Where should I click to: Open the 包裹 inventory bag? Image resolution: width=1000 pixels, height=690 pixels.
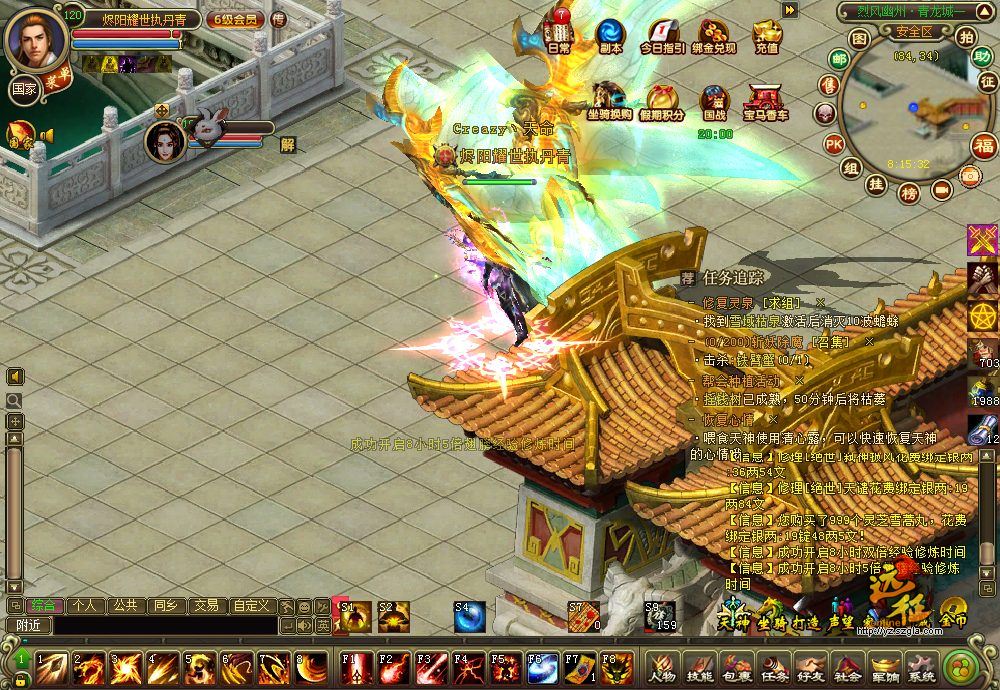tap(737, 668)
